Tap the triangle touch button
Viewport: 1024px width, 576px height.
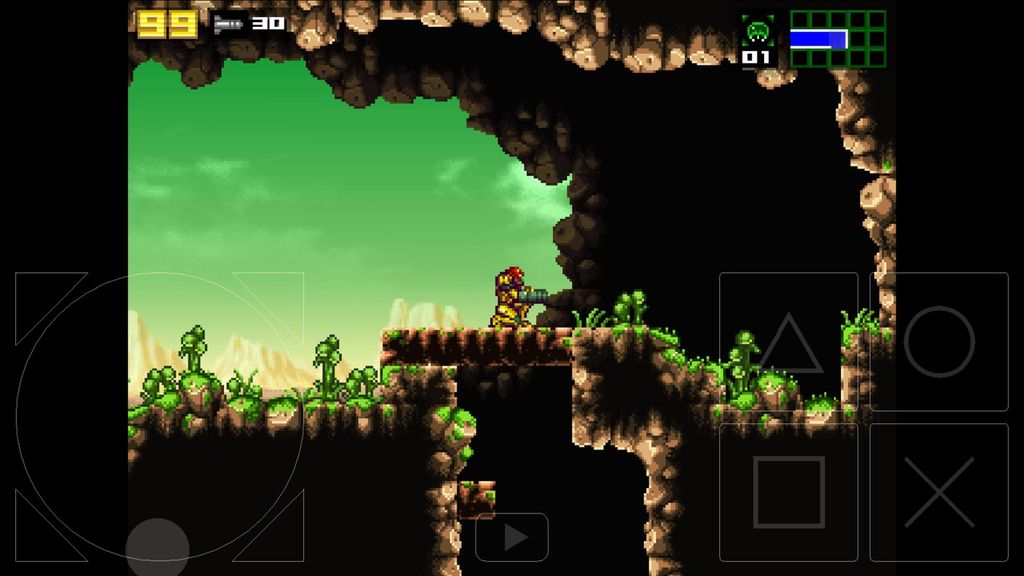click(x=788, y=342)
